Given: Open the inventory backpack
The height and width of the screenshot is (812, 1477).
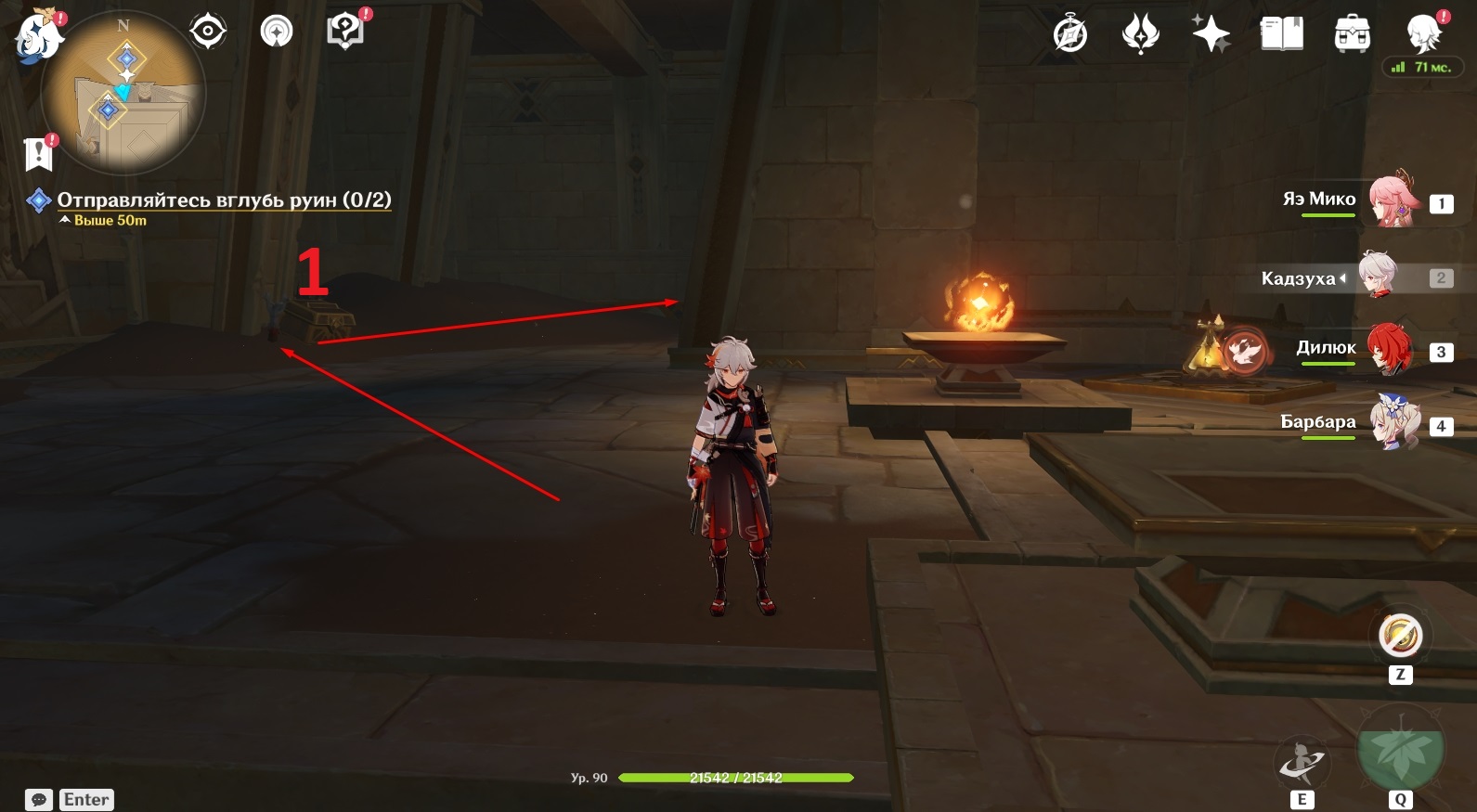Looking at the screenshot, I should pos(1352,34).
